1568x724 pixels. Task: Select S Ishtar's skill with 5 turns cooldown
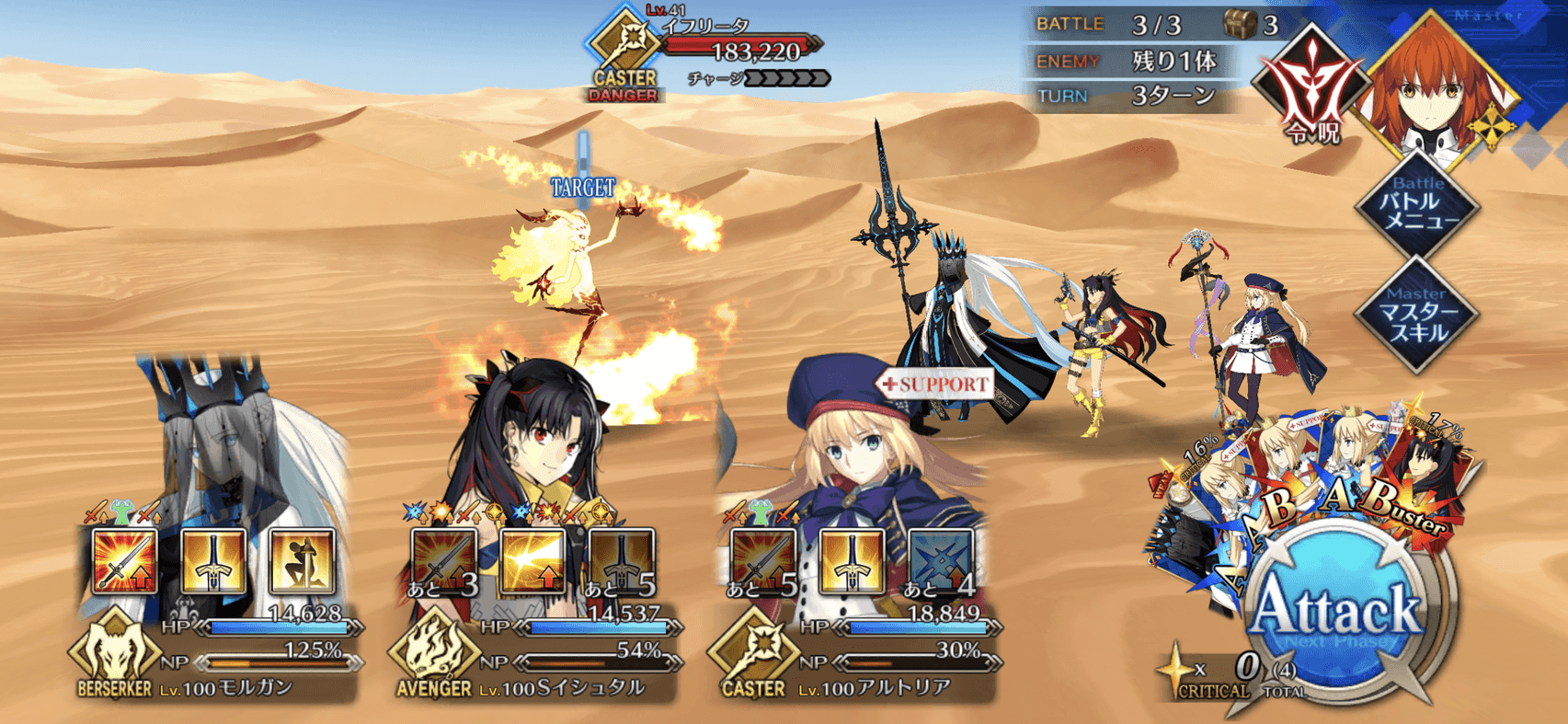pos(622,560)
